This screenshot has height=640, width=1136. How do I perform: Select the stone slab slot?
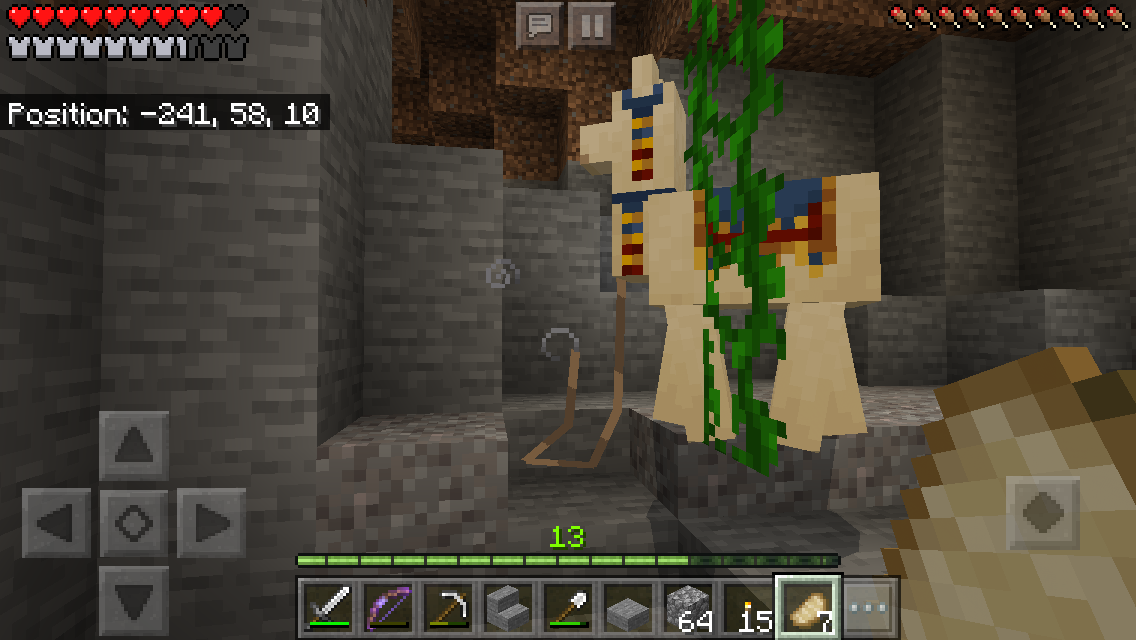coord(628,606)
